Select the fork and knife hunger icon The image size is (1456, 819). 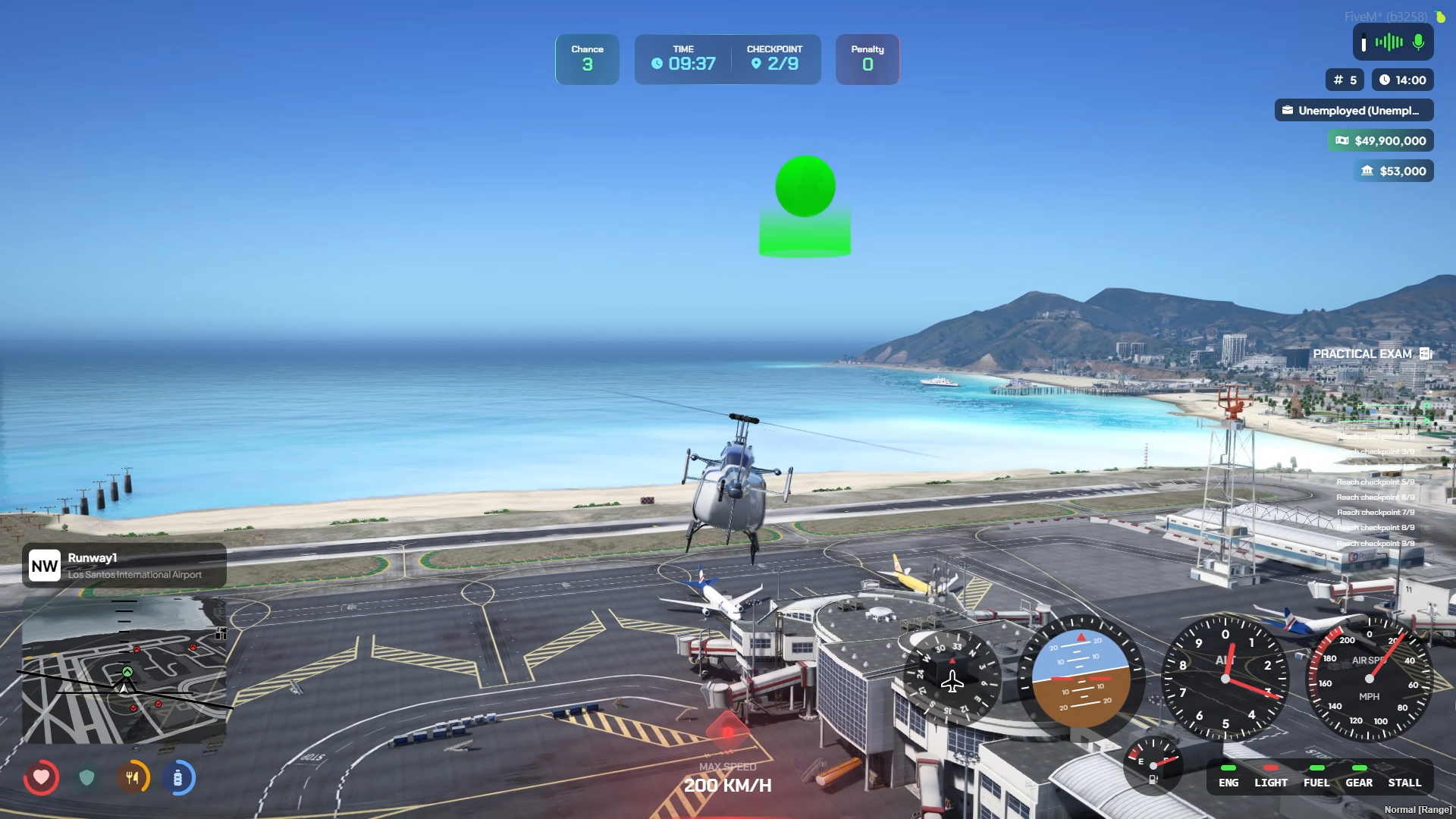[x=133, y=777]
